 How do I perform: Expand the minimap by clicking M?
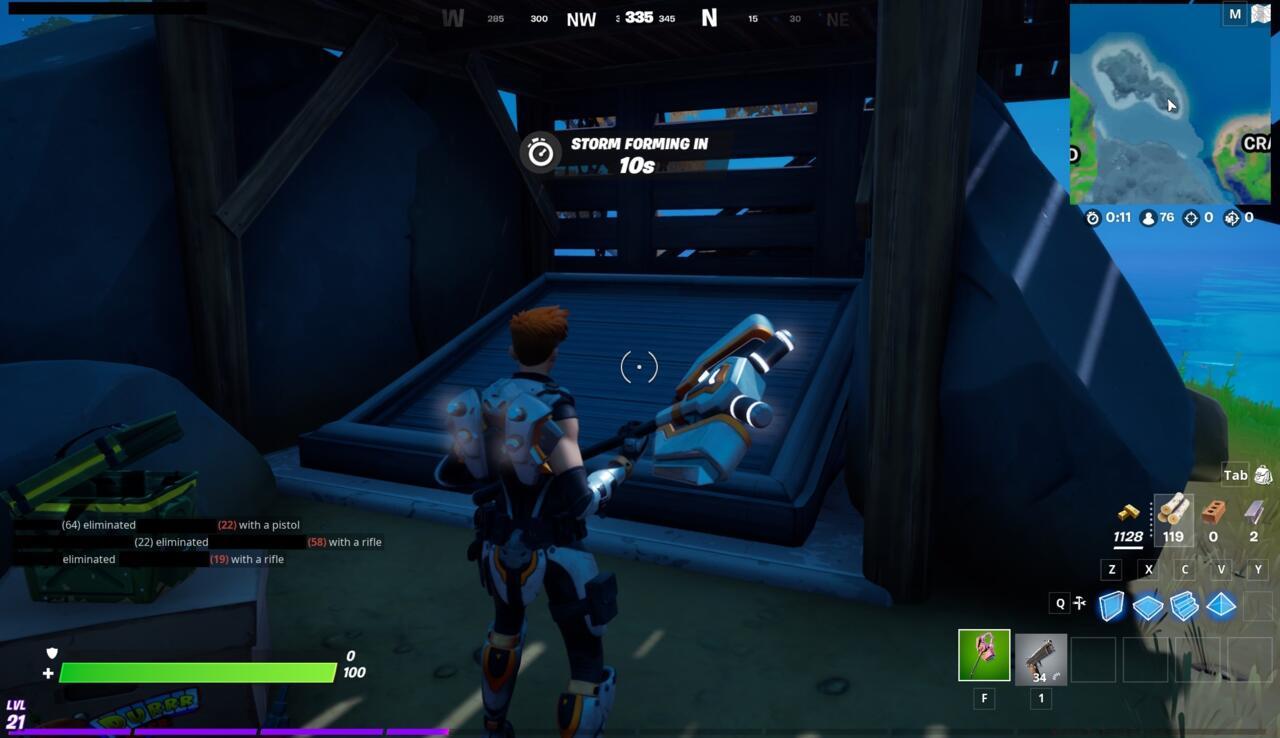pyautogui.click(x=1233, y=13)
